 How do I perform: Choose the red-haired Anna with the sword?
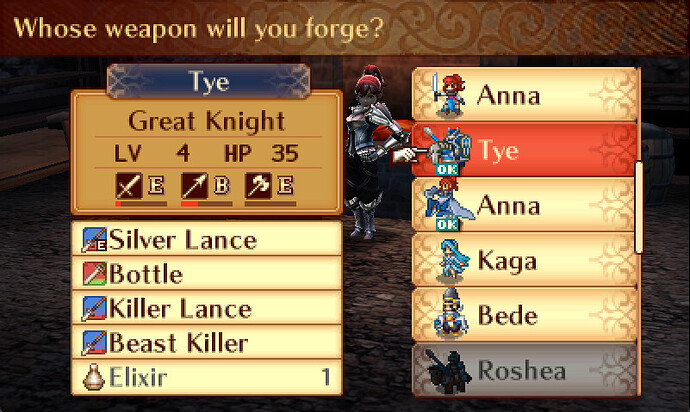point(525,96)
